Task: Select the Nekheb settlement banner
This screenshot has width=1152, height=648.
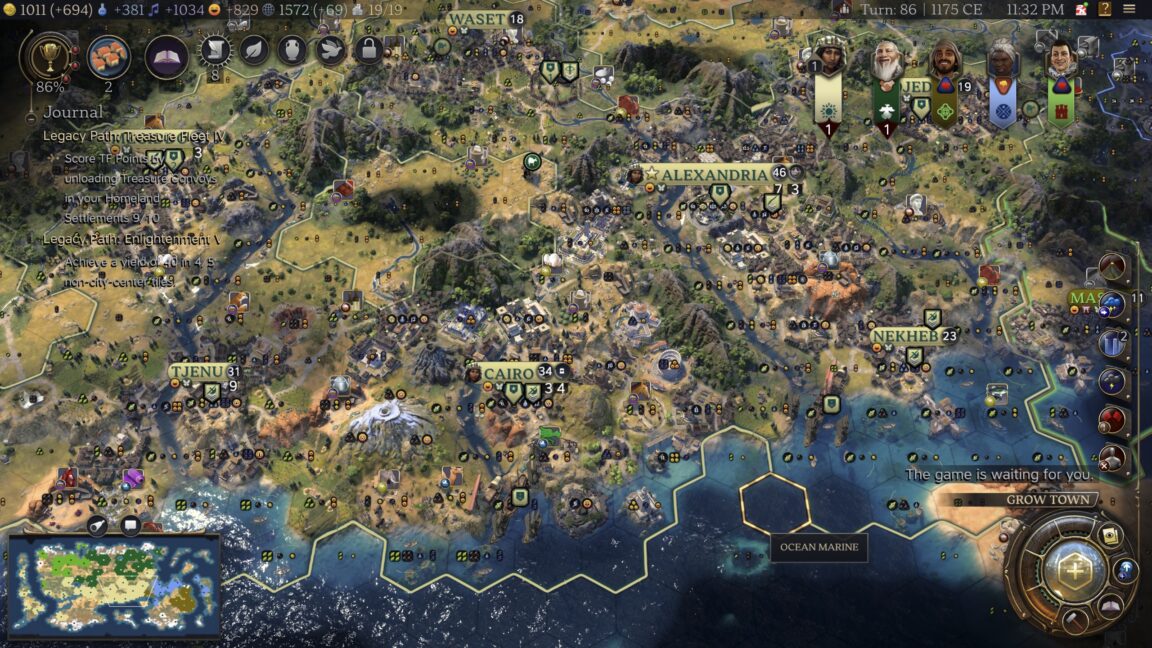Action: (x=905, y=336)
